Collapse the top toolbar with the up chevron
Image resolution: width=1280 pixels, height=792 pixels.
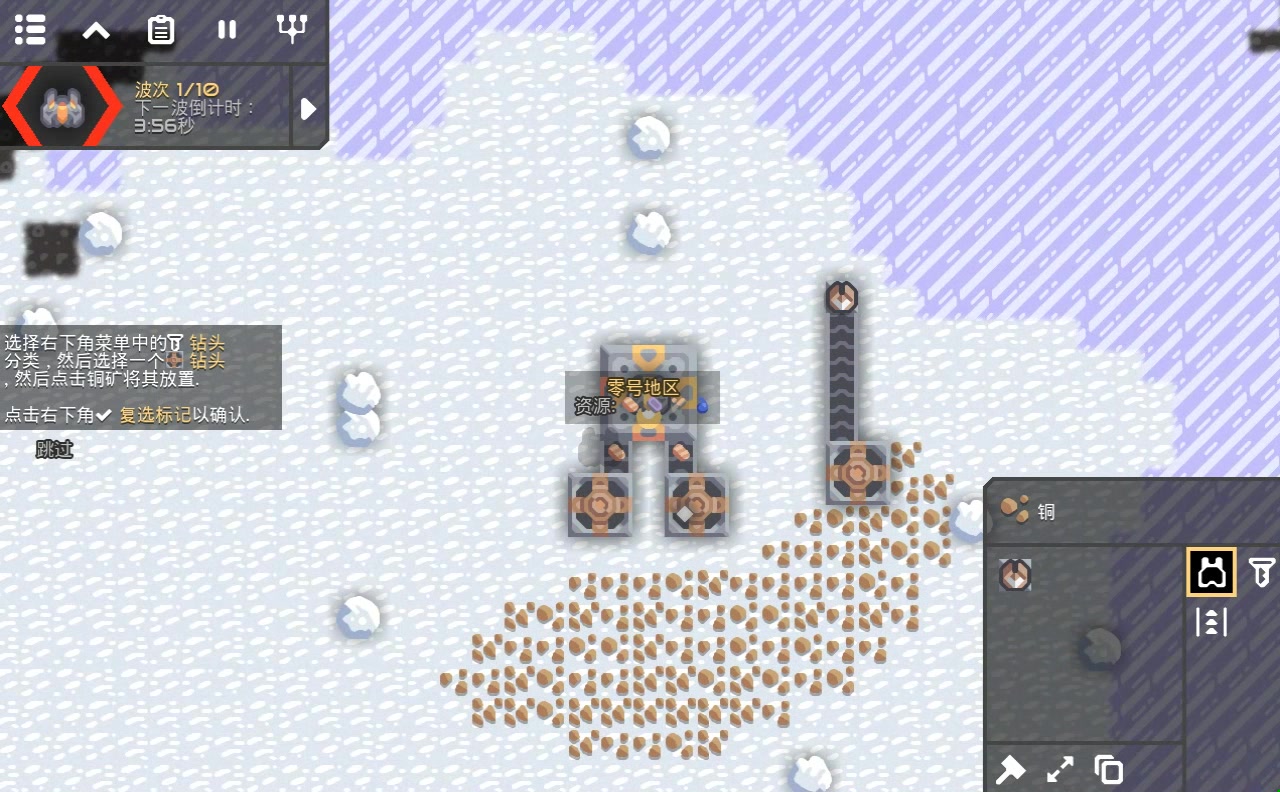coord(96,30)
